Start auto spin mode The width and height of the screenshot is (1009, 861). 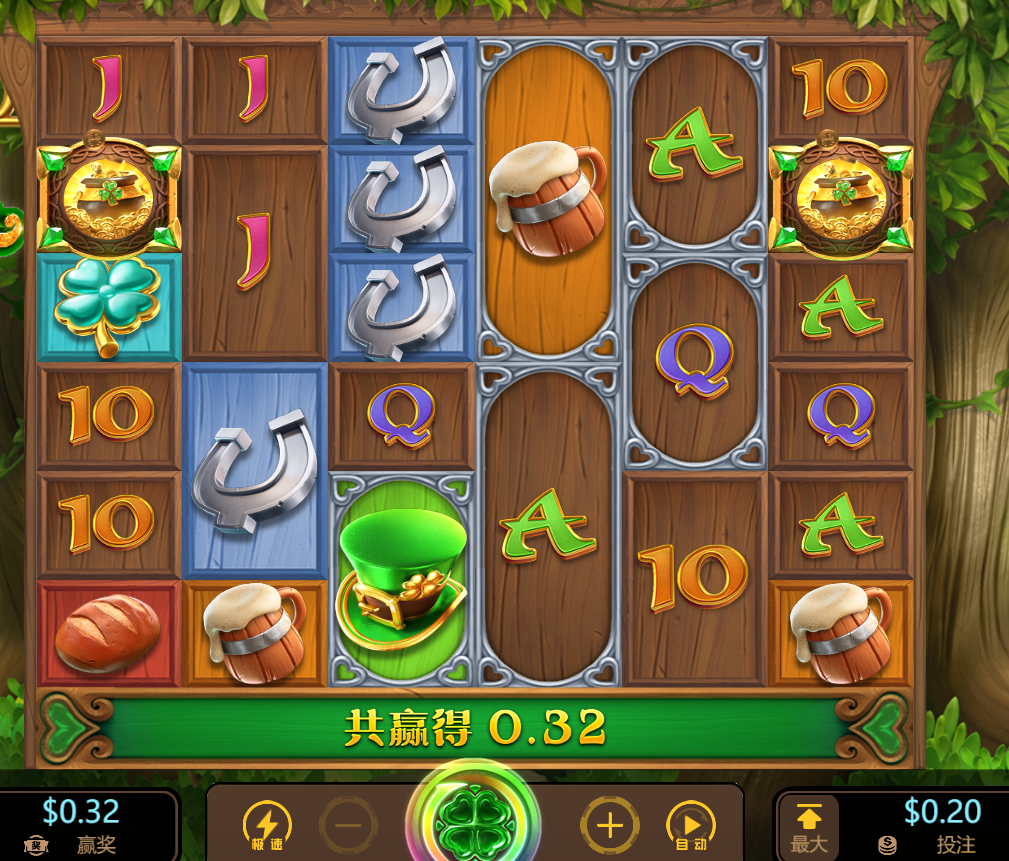click(x=691, y=826)
